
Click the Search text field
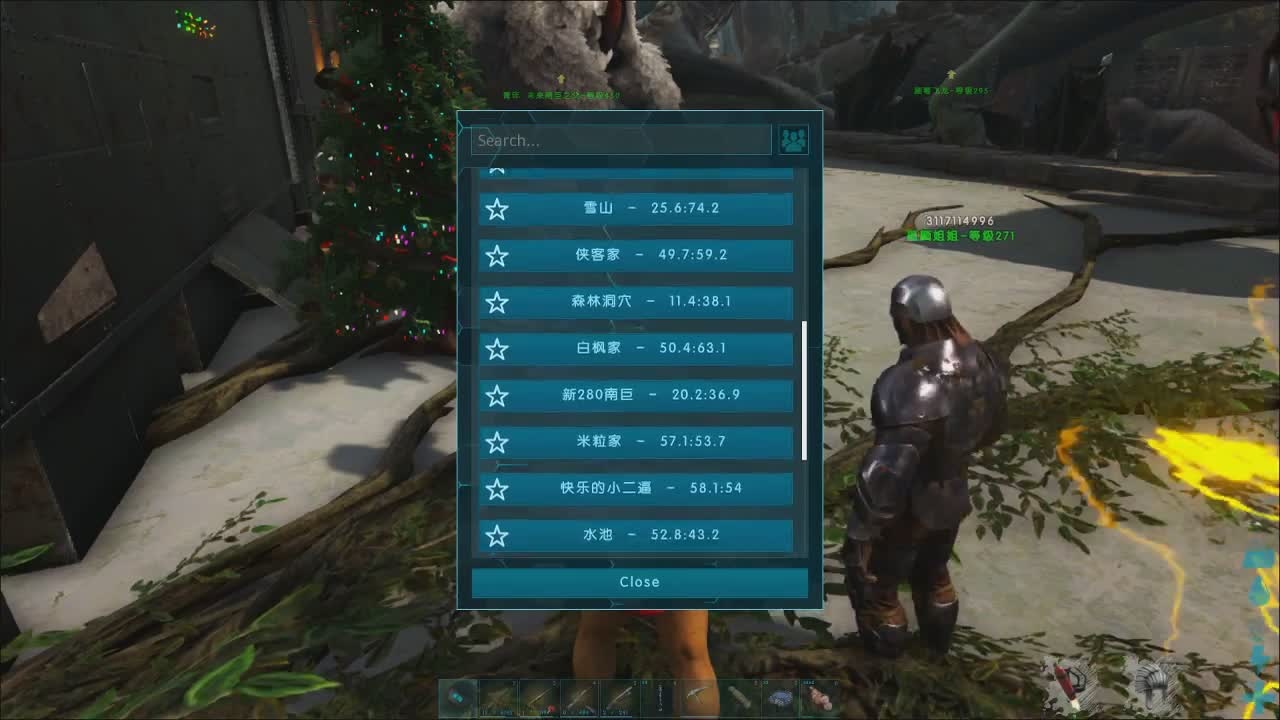[x=621, y=140]
